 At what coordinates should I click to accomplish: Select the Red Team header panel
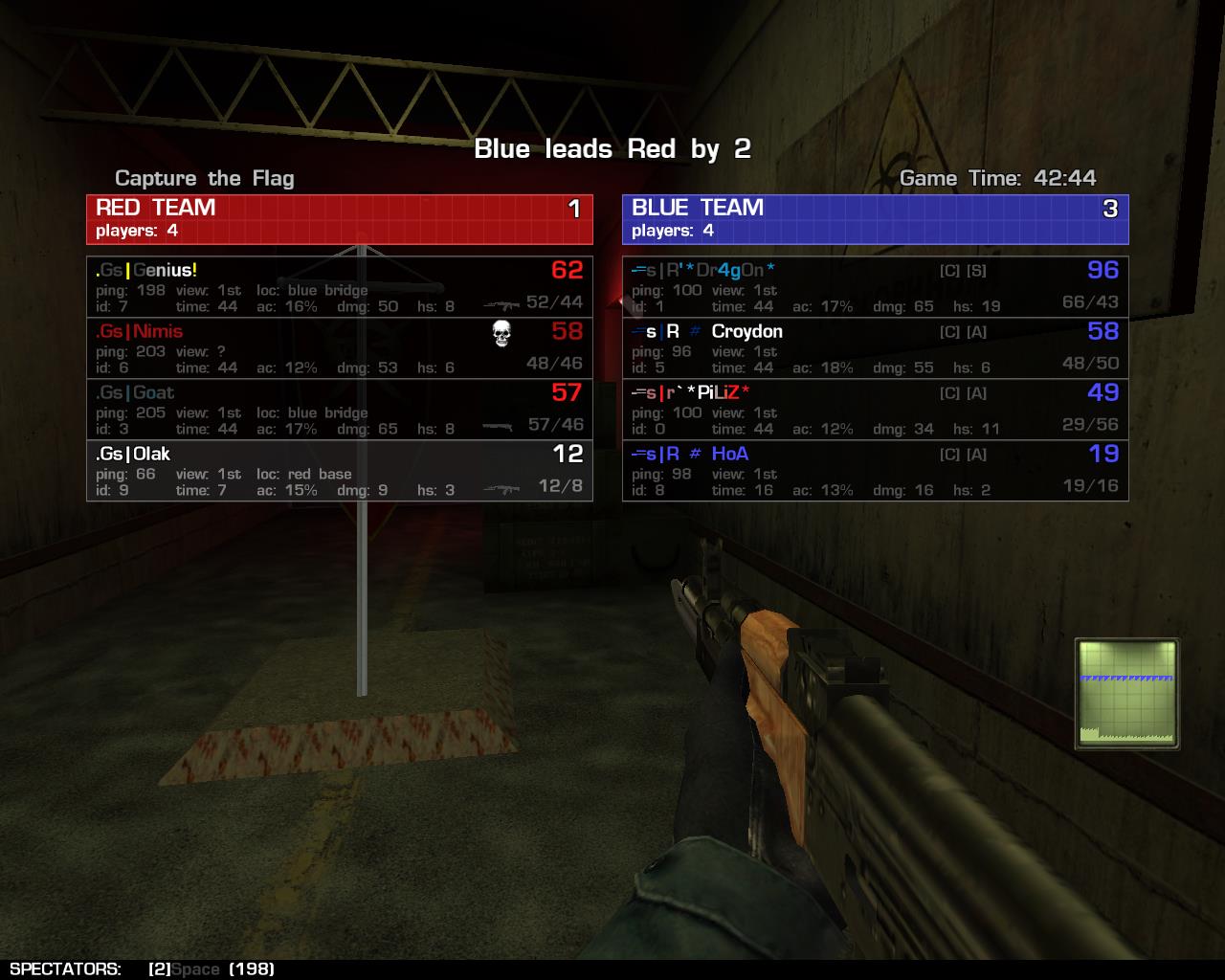coord(339,219)
